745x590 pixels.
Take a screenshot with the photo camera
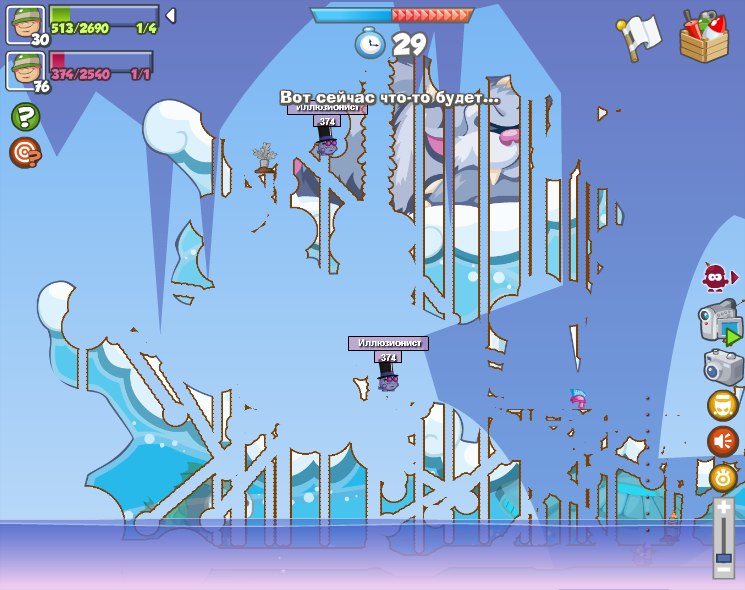(723, 367)
